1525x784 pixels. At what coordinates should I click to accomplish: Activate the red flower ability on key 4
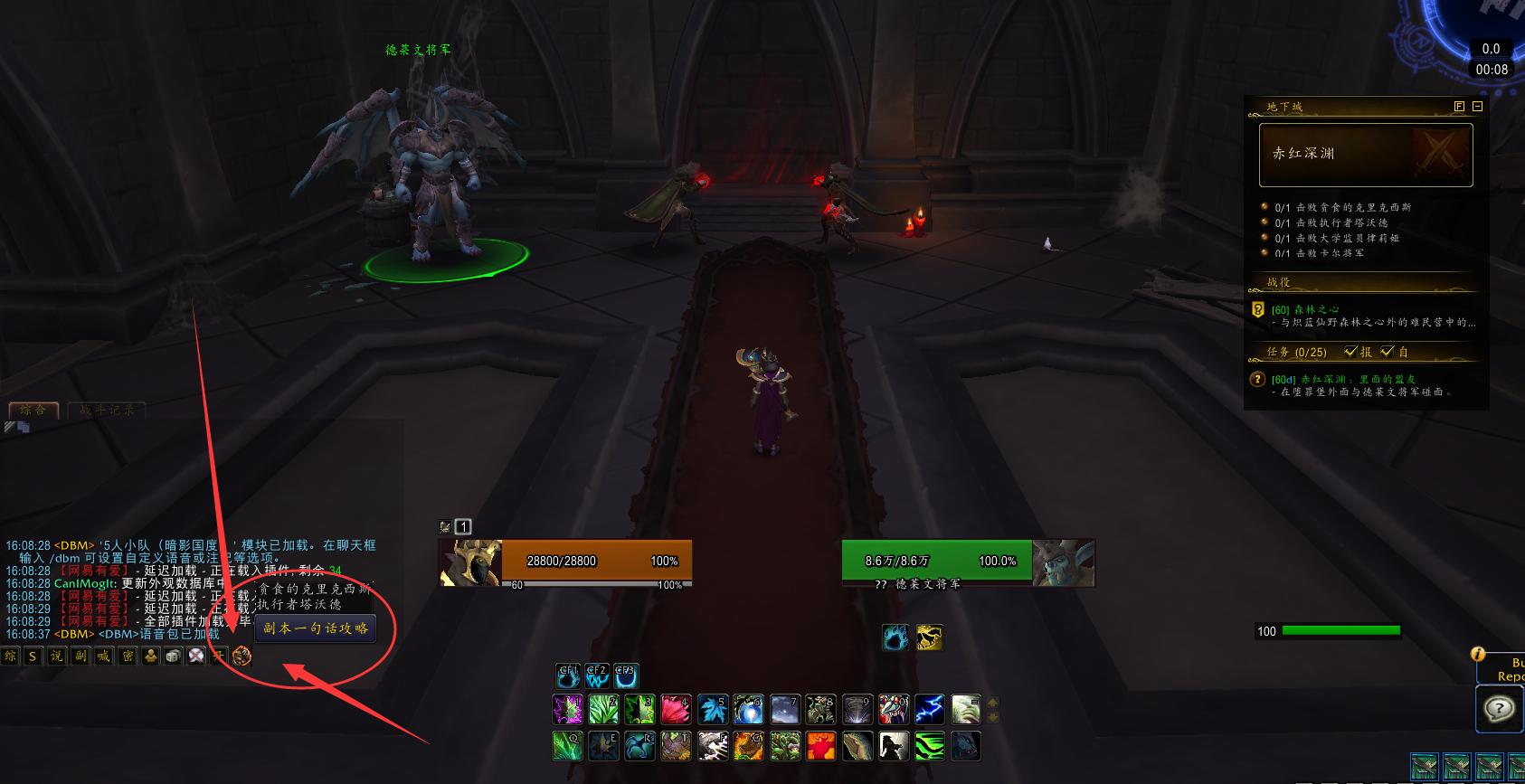pos(676,709)
